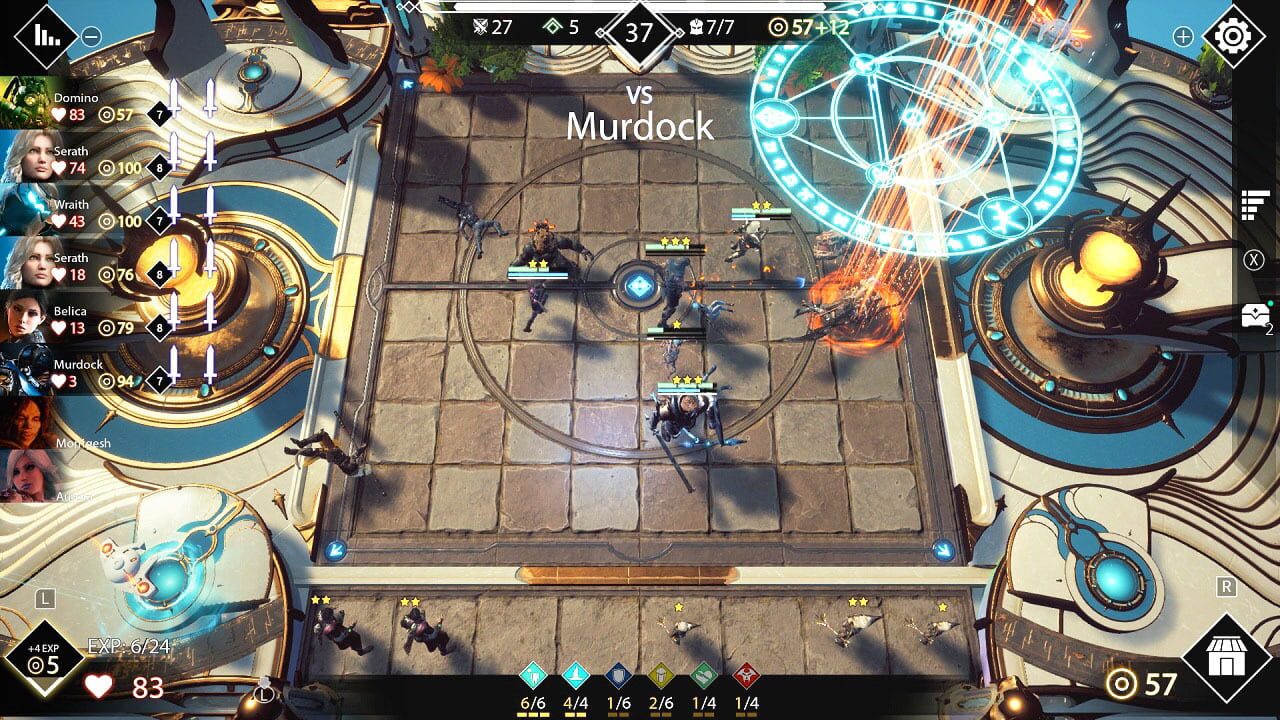Click the crossed-swords icon showing 27 kills

(482, 27)
